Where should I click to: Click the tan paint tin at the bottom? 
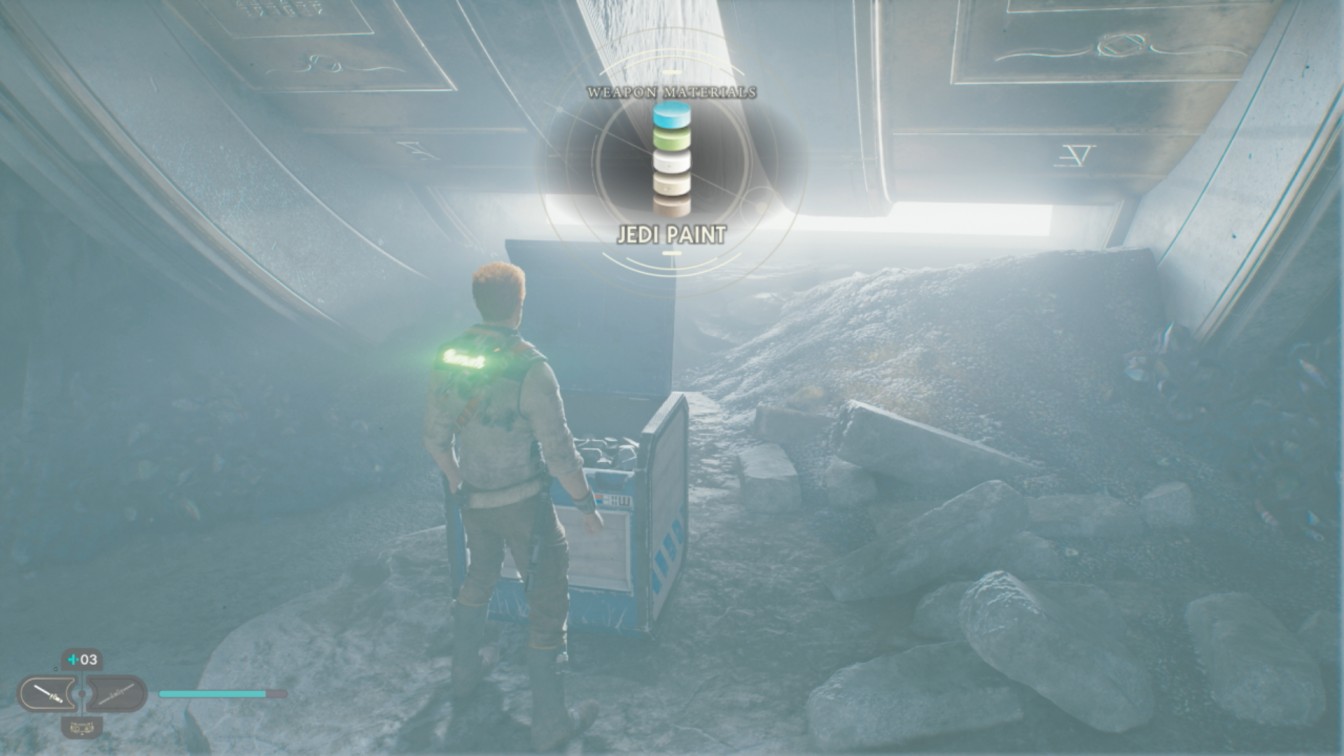pyautogui.click(x=671, y=184)
